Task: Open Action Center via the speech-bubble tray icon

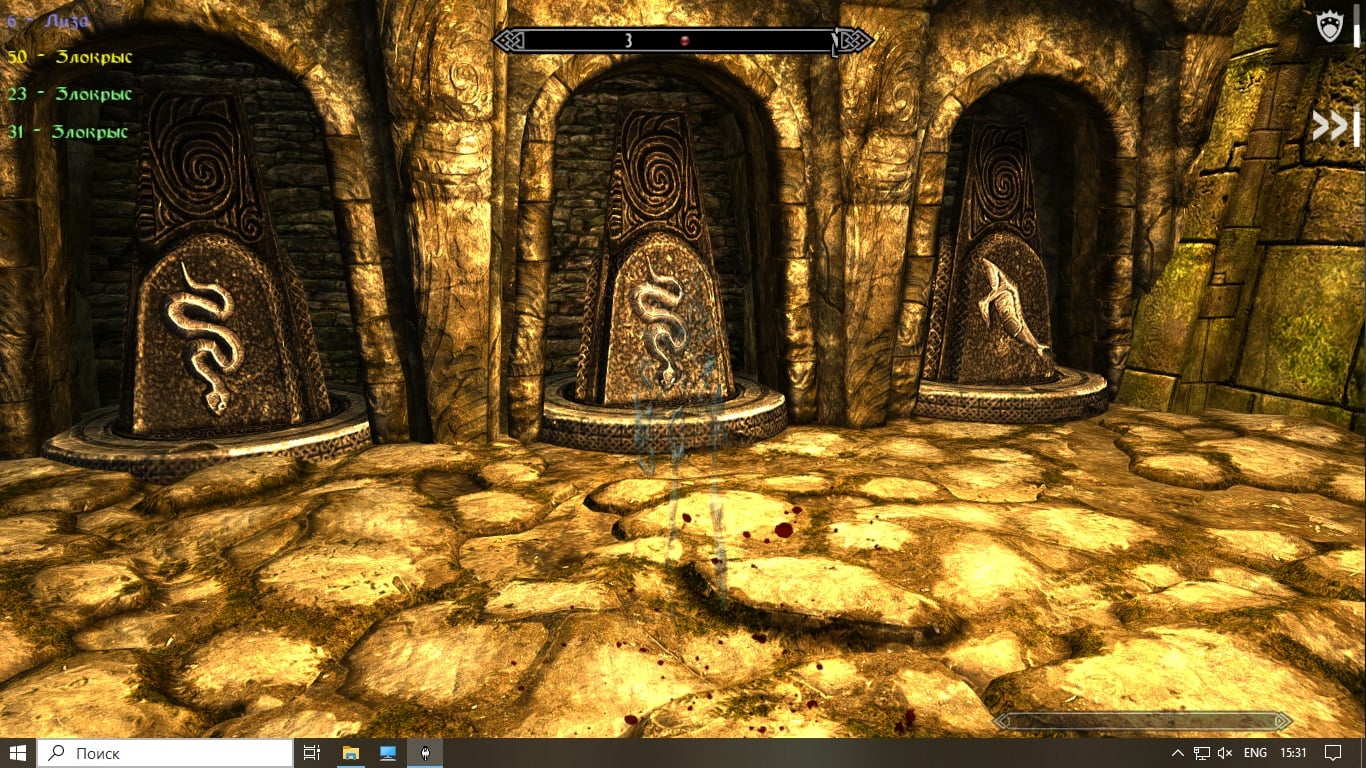Action: [1334, 753]
